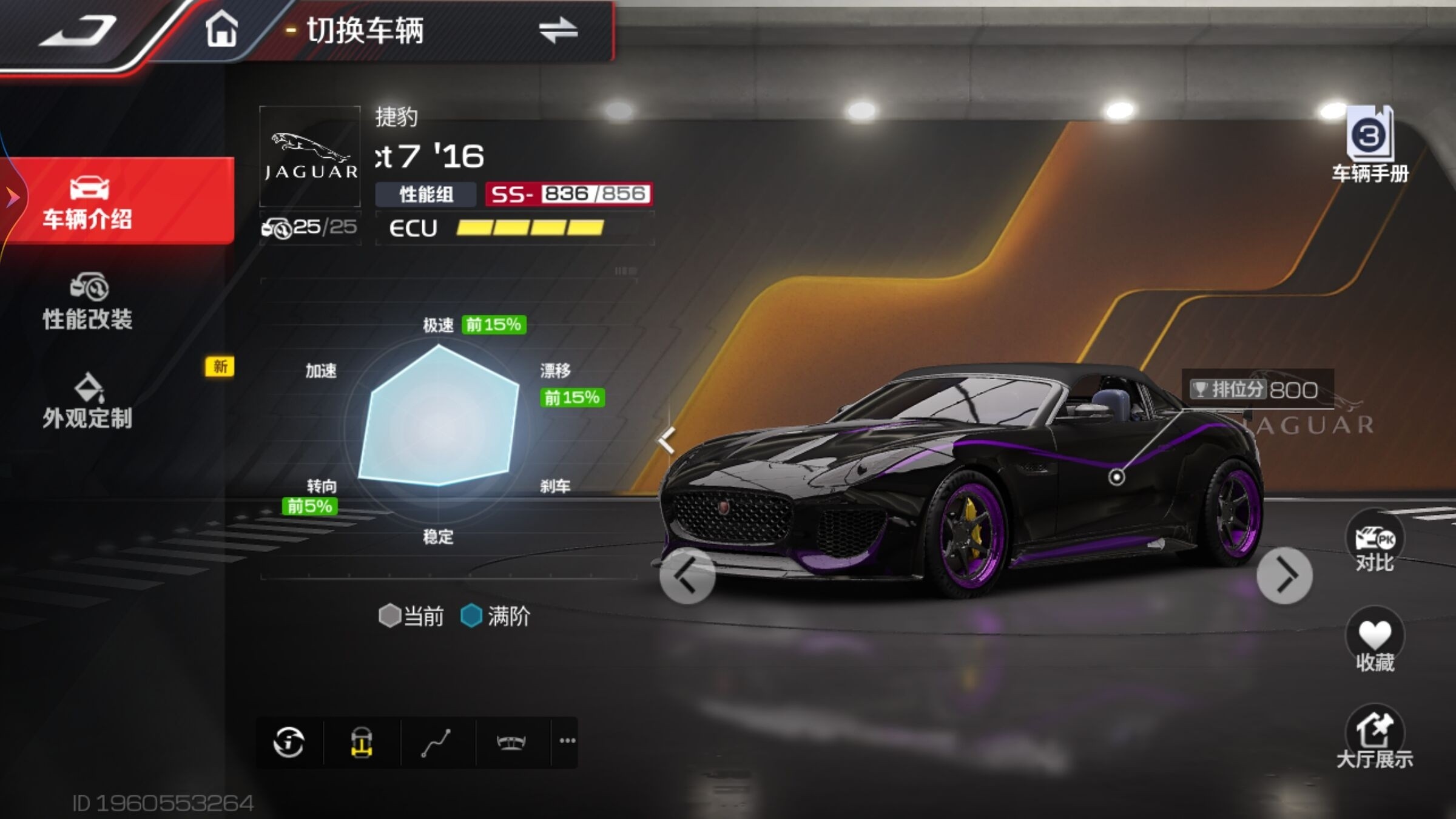
Task: Set car for 大厅展示 lobby display
Action: click(x=1375, y=736)
